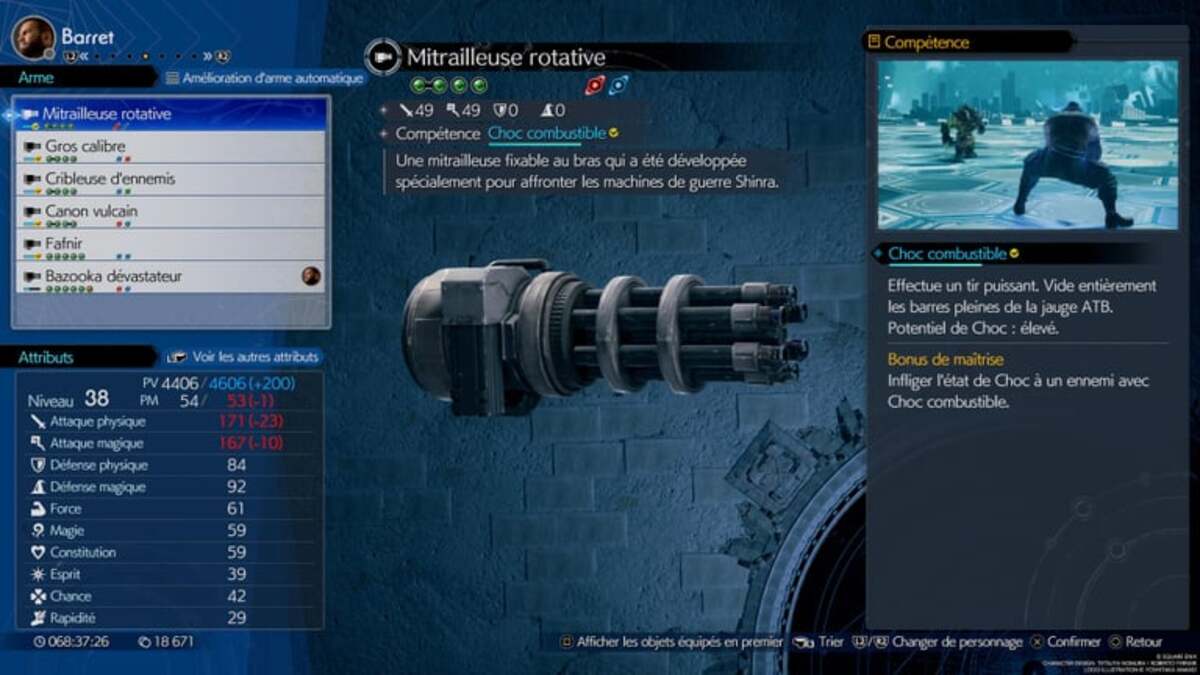The height and width of the screenshot is (675, 1200).
Task: View the Choc combustible preview thumbnail
Action: point(1027,145)
